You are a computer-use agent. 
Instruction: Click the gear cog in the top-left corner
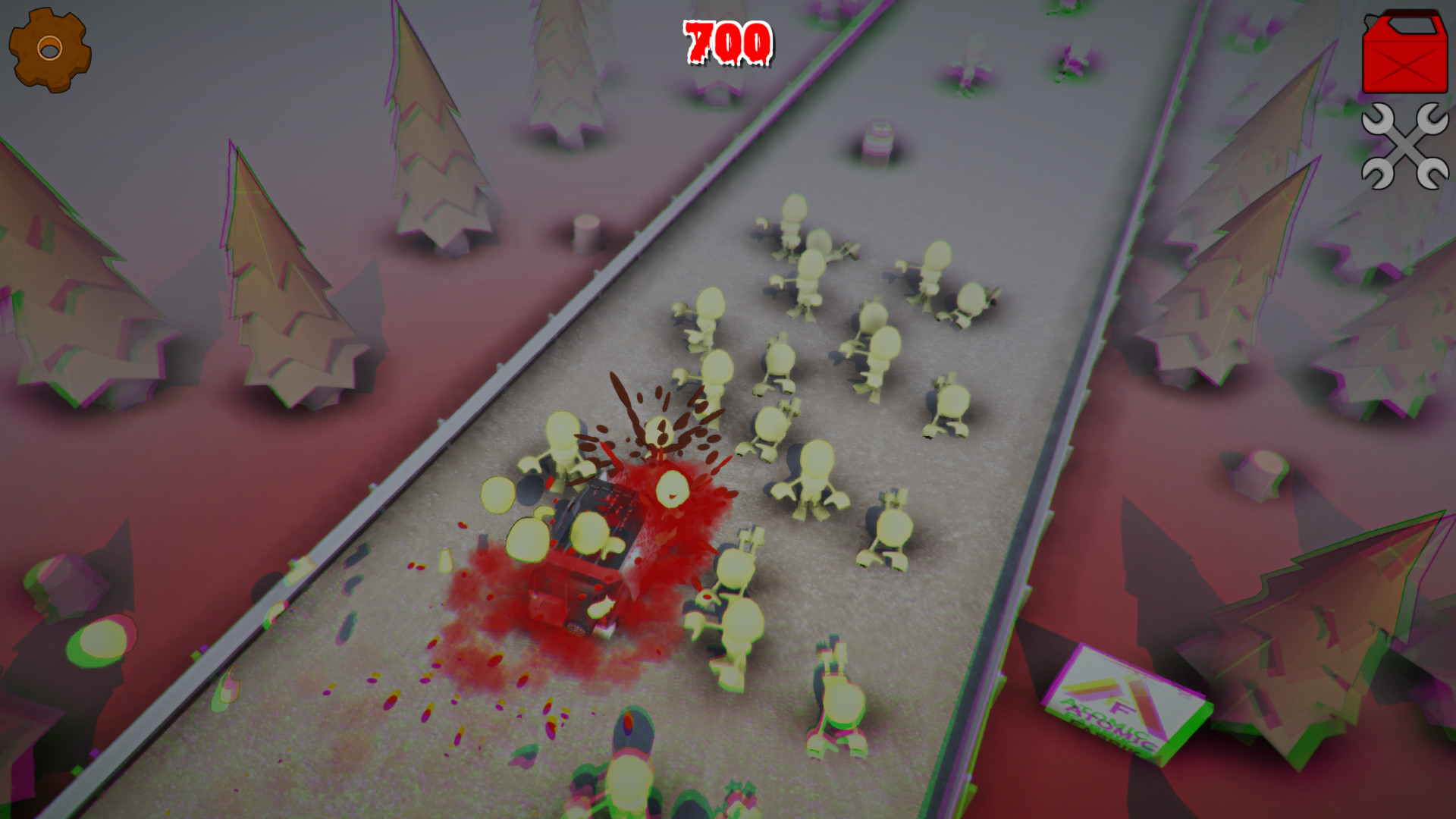pyautogui.click(x=49, y=49)
